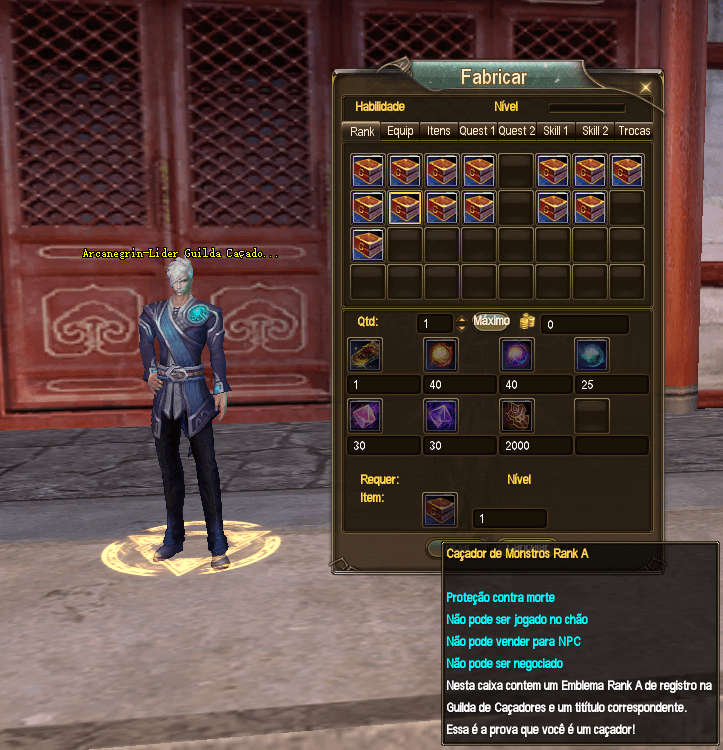The height and width of the screenshot is (750, 723).
Task: Select the Quest 1 tab
Action: (x=476, y=131)
